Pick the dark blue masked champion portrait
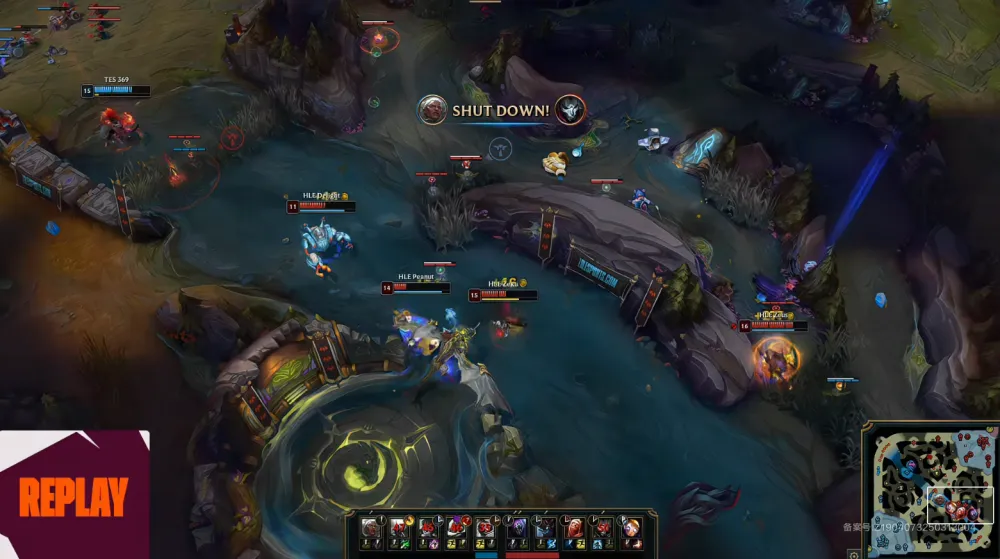1000x559 pixels. (x=545, y=528)
